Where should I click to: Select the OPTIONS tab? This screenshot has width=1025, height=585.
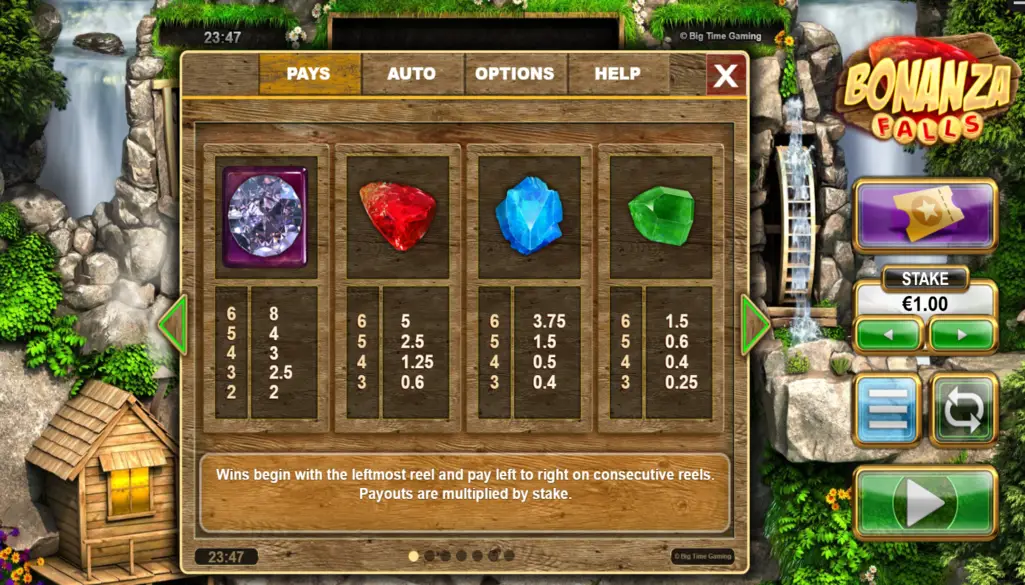(x=514, y=74)
